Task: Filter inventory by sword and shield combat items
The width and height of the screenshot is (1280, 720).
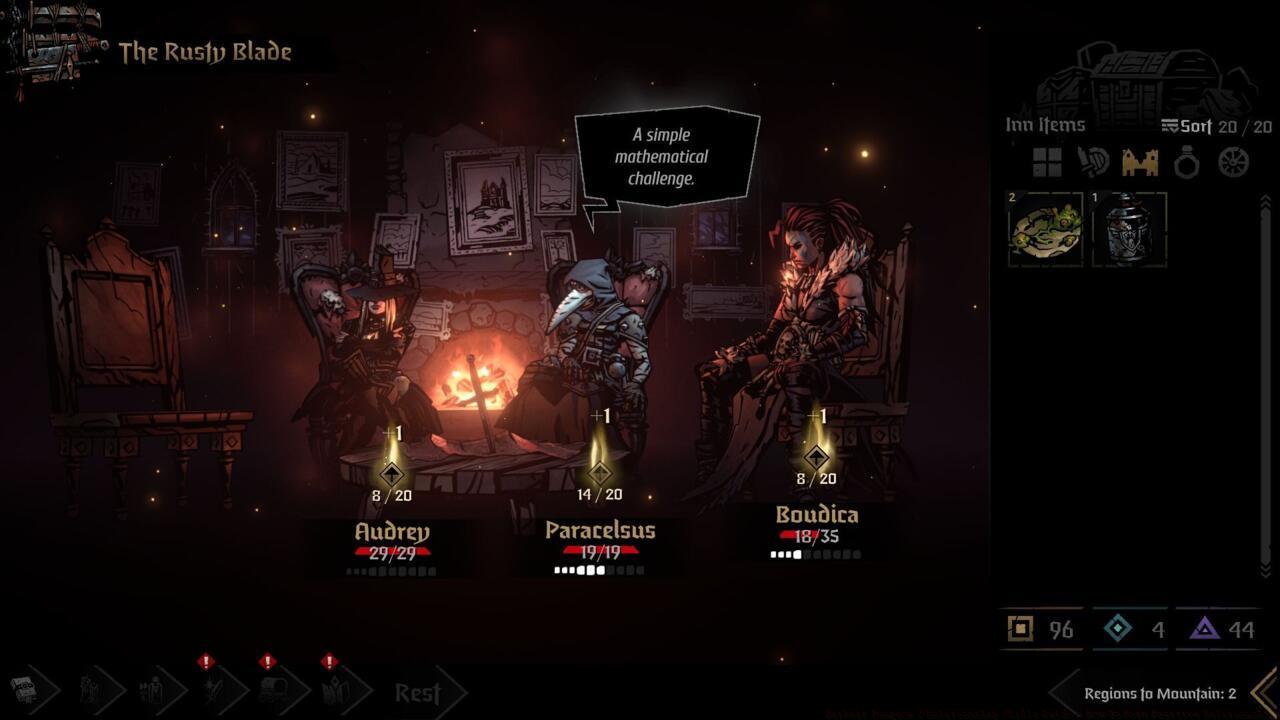Action: 1093,162
